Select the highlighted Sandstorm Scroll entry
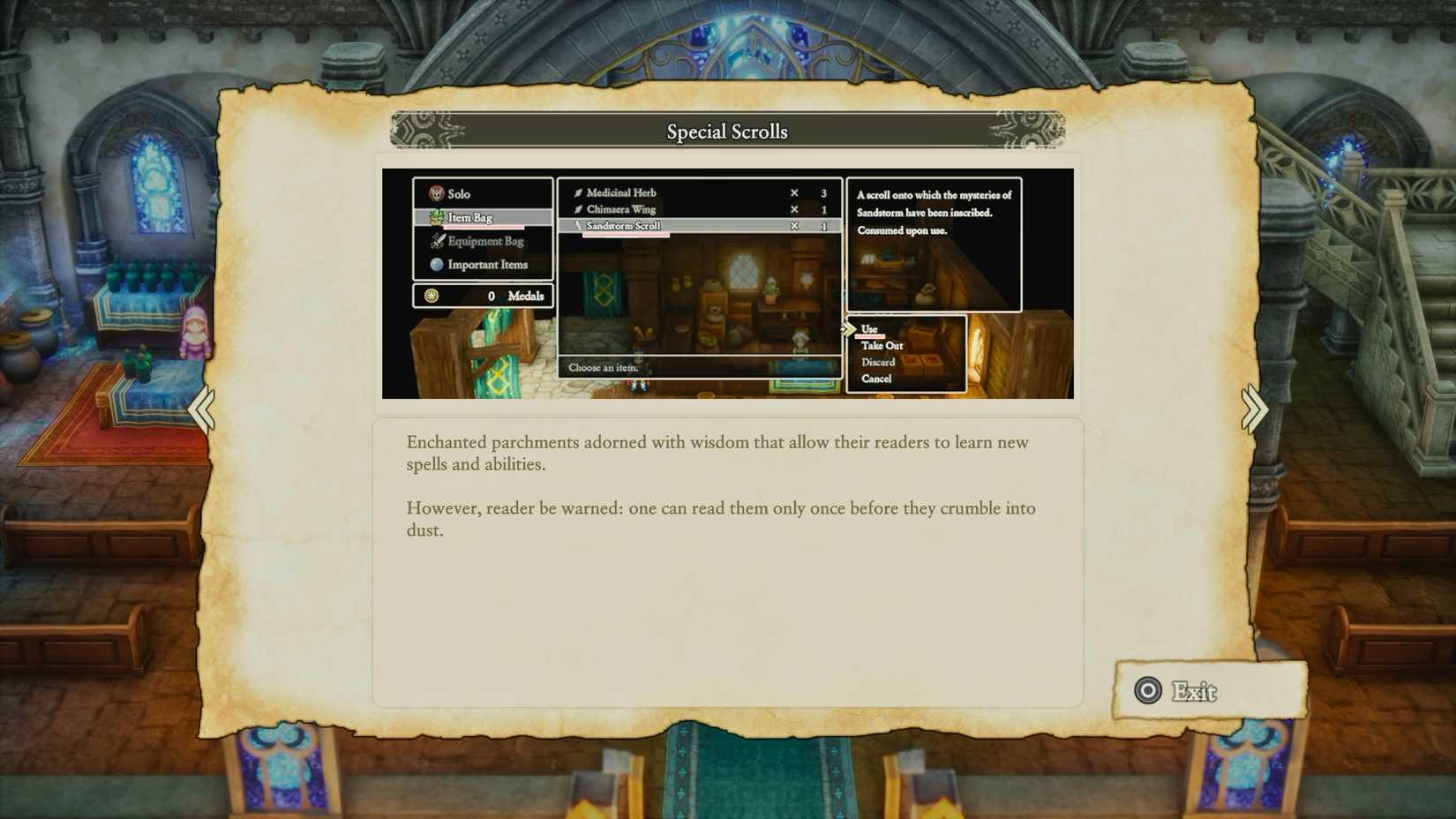 [624, 226]
